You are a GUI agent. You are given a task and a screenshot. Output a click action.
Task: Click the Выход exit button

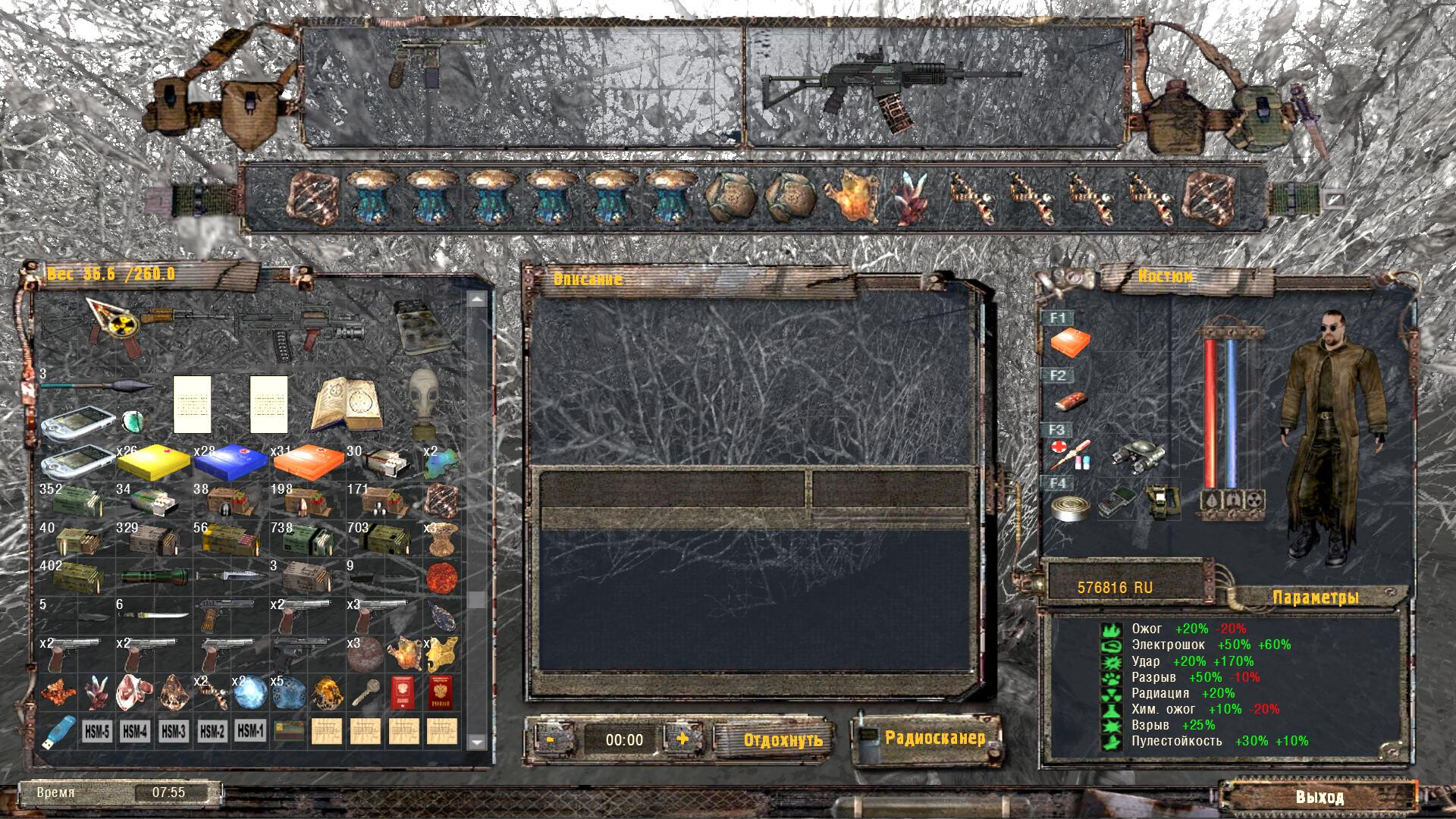[1319, 797]
